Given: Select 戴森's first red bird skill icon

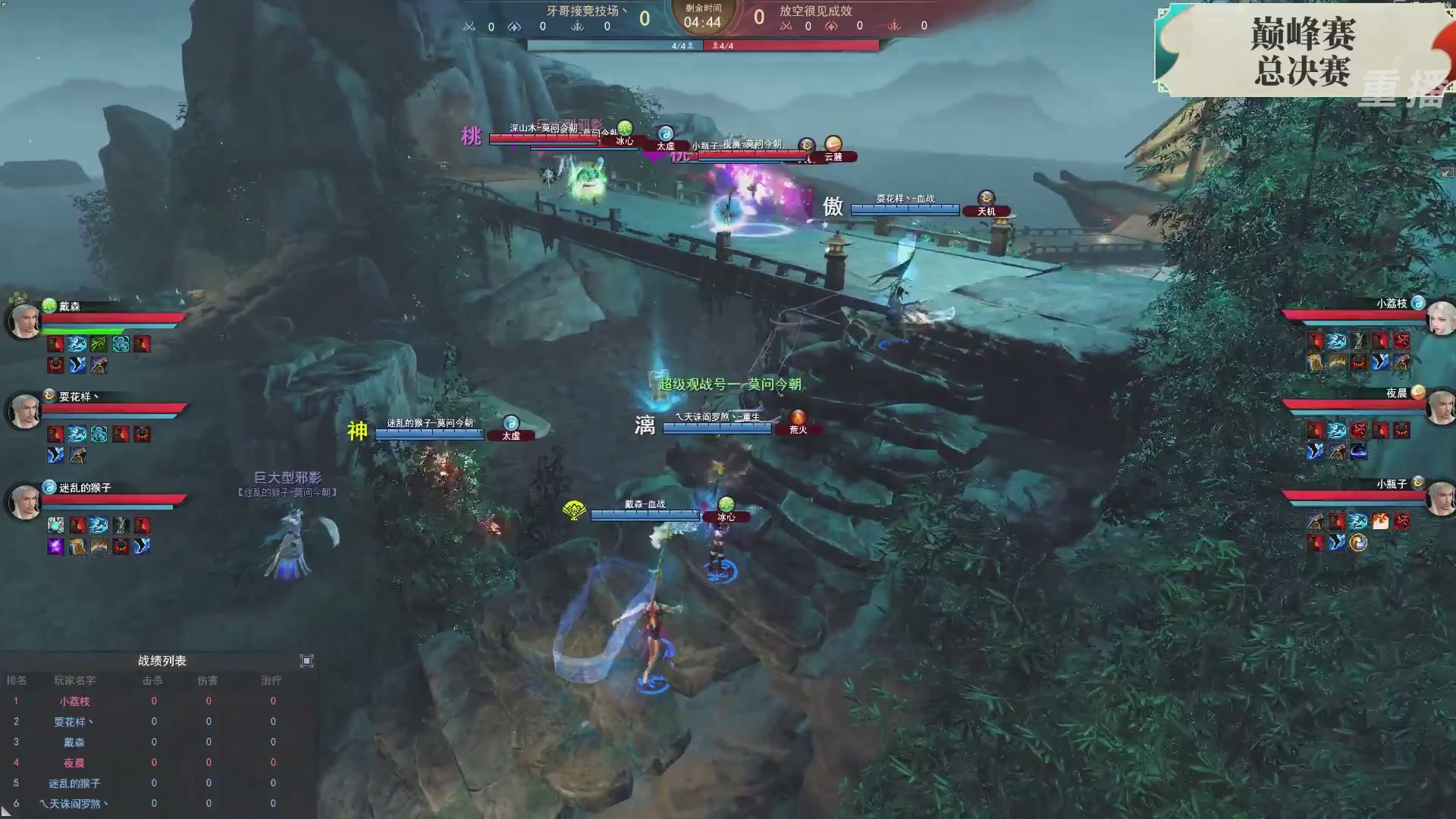Looking at the screenshot, I should (x=55, y=345).
